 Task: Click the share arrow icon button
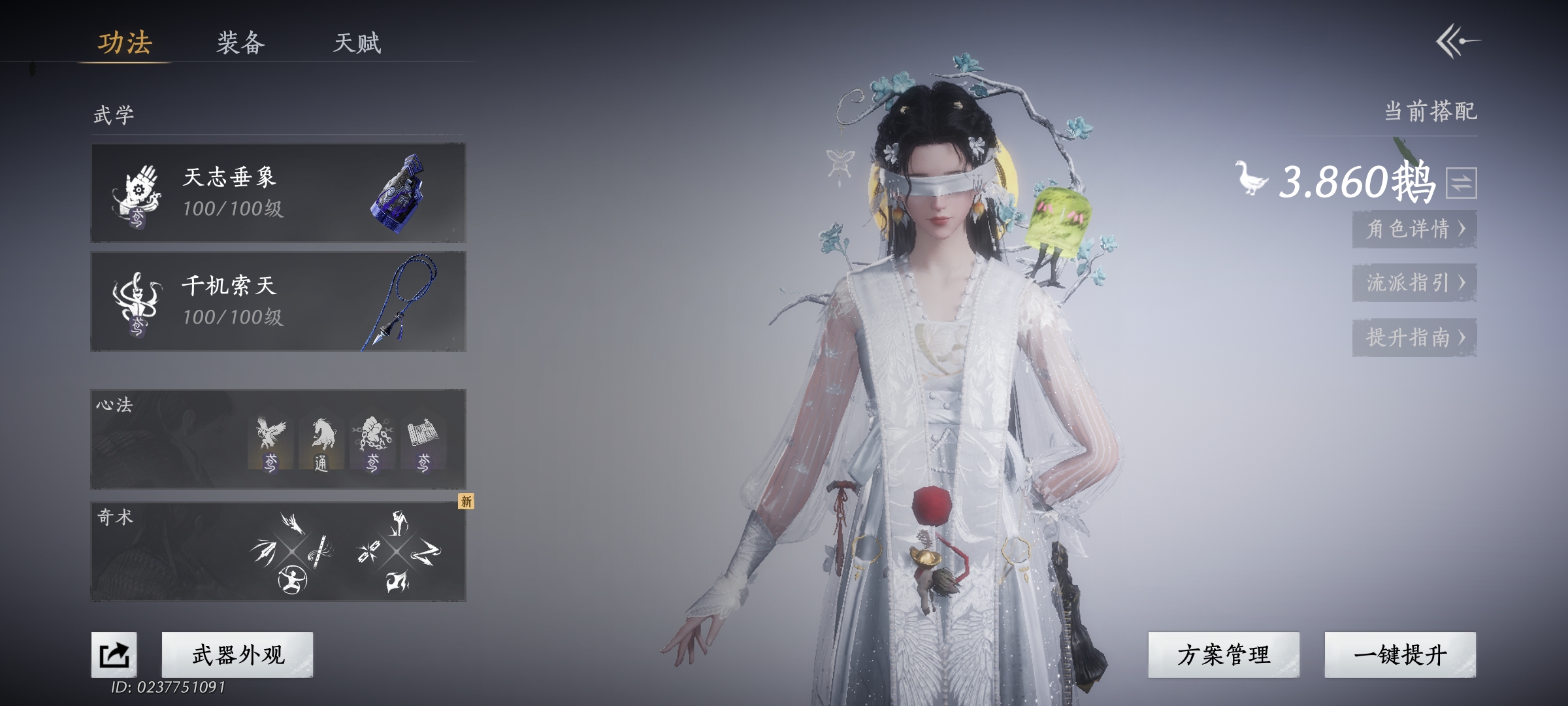click(x=114, y=654)
